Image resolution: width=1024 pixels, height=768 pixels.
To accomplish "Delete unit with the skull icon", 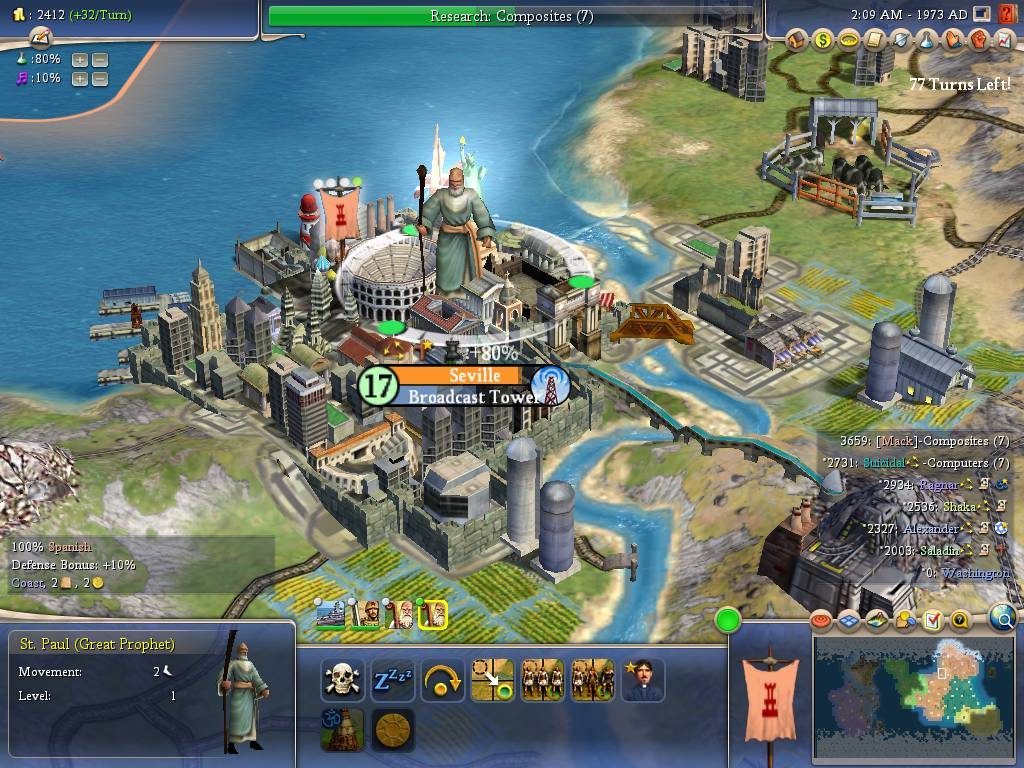I will [x=343, y=680].
